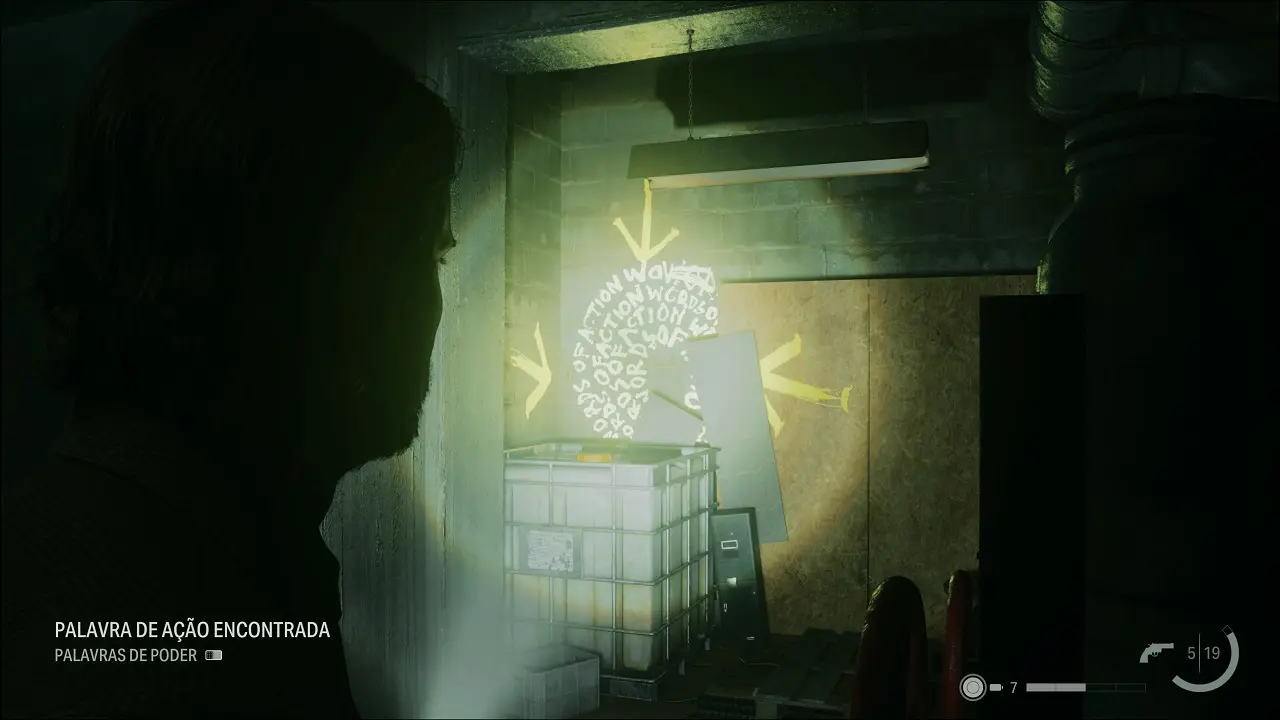Click the battery charge number 7

coord(1013,687)
